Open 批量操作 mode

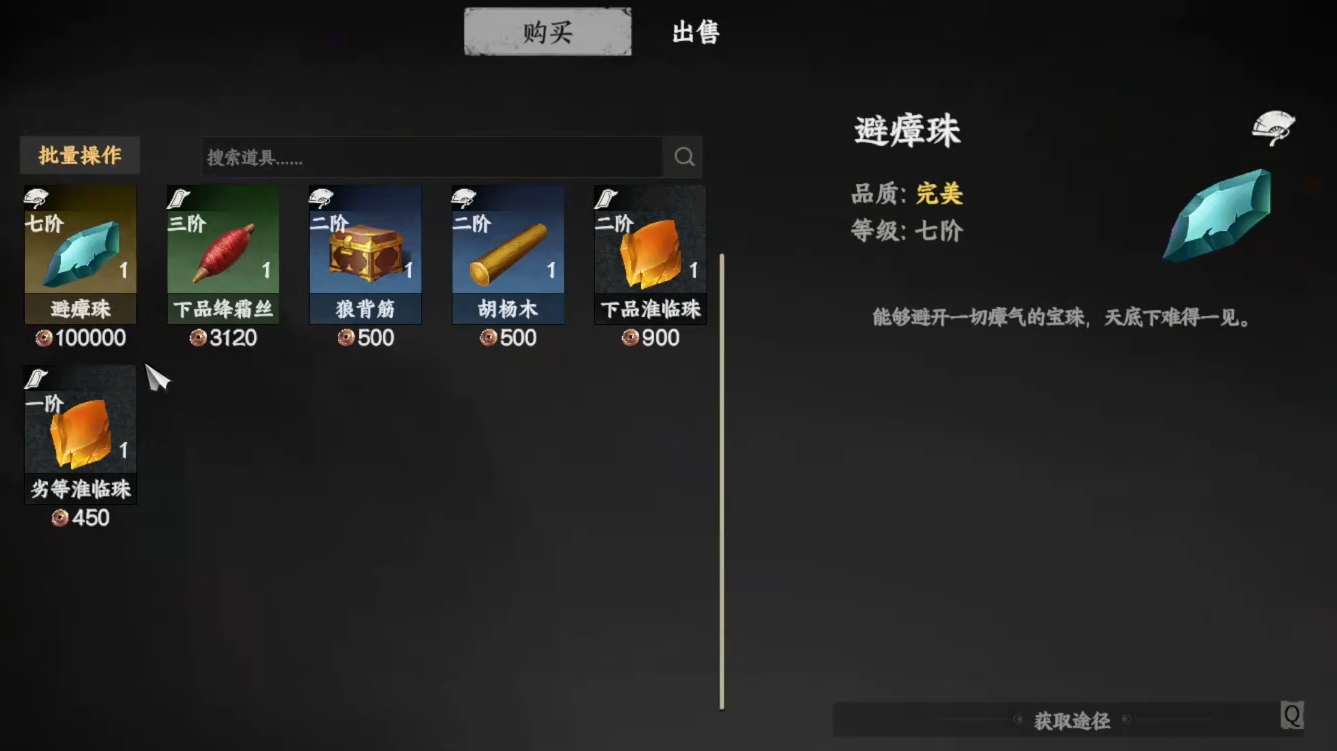coord(79,155)
